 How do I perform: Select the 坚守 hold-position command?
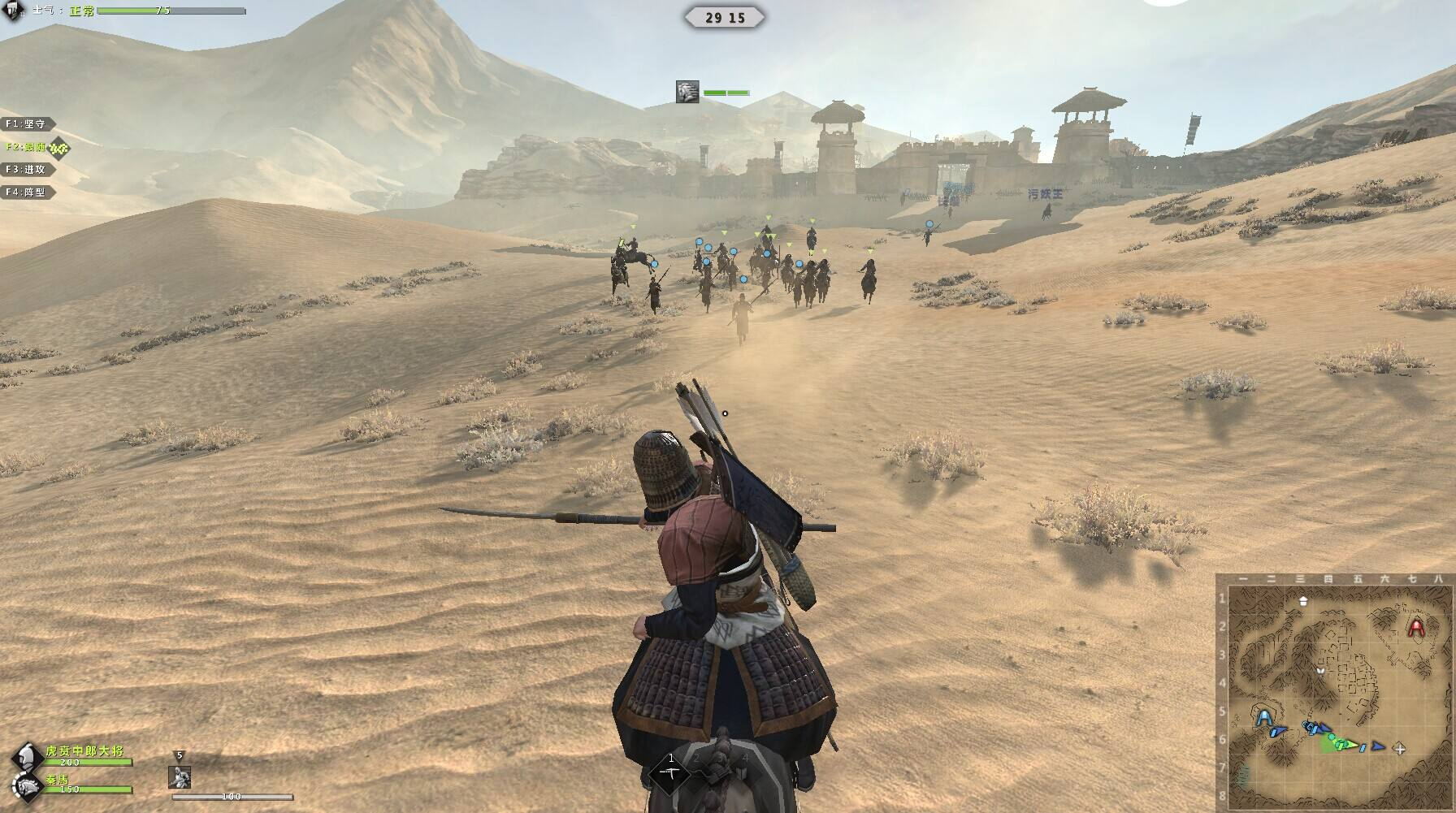(x=28, y=124)
